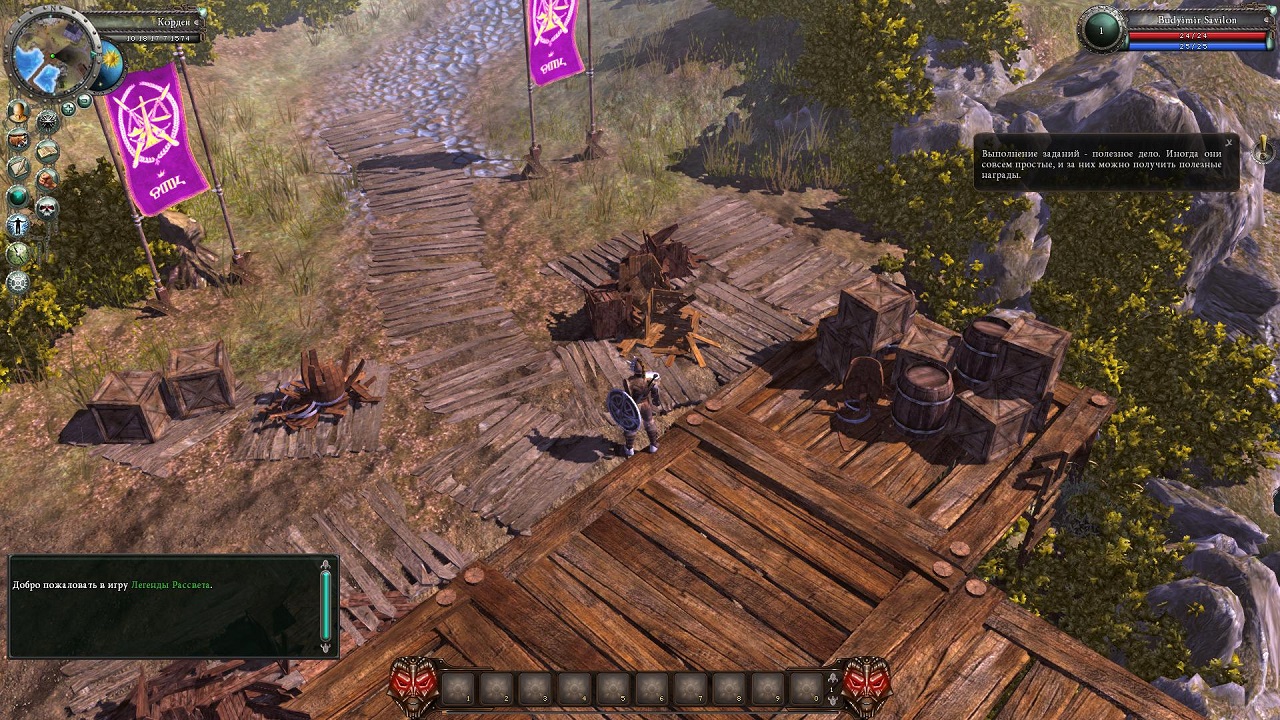Click the teal gem orb icon

pyautogui.click(x=18, y=197)
